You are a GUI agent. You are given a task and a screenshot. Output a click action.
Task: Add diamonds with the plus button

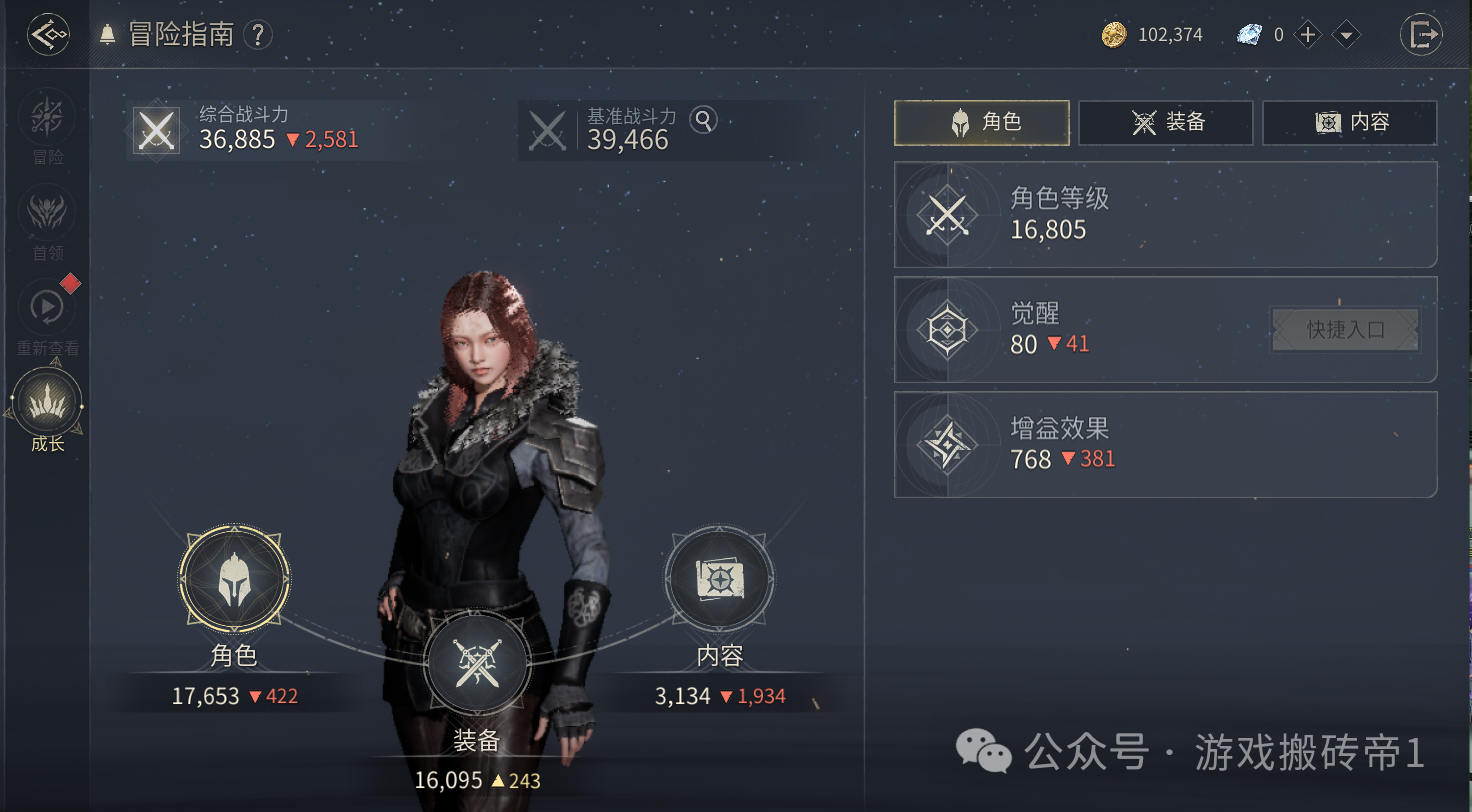coord(1308,36)
